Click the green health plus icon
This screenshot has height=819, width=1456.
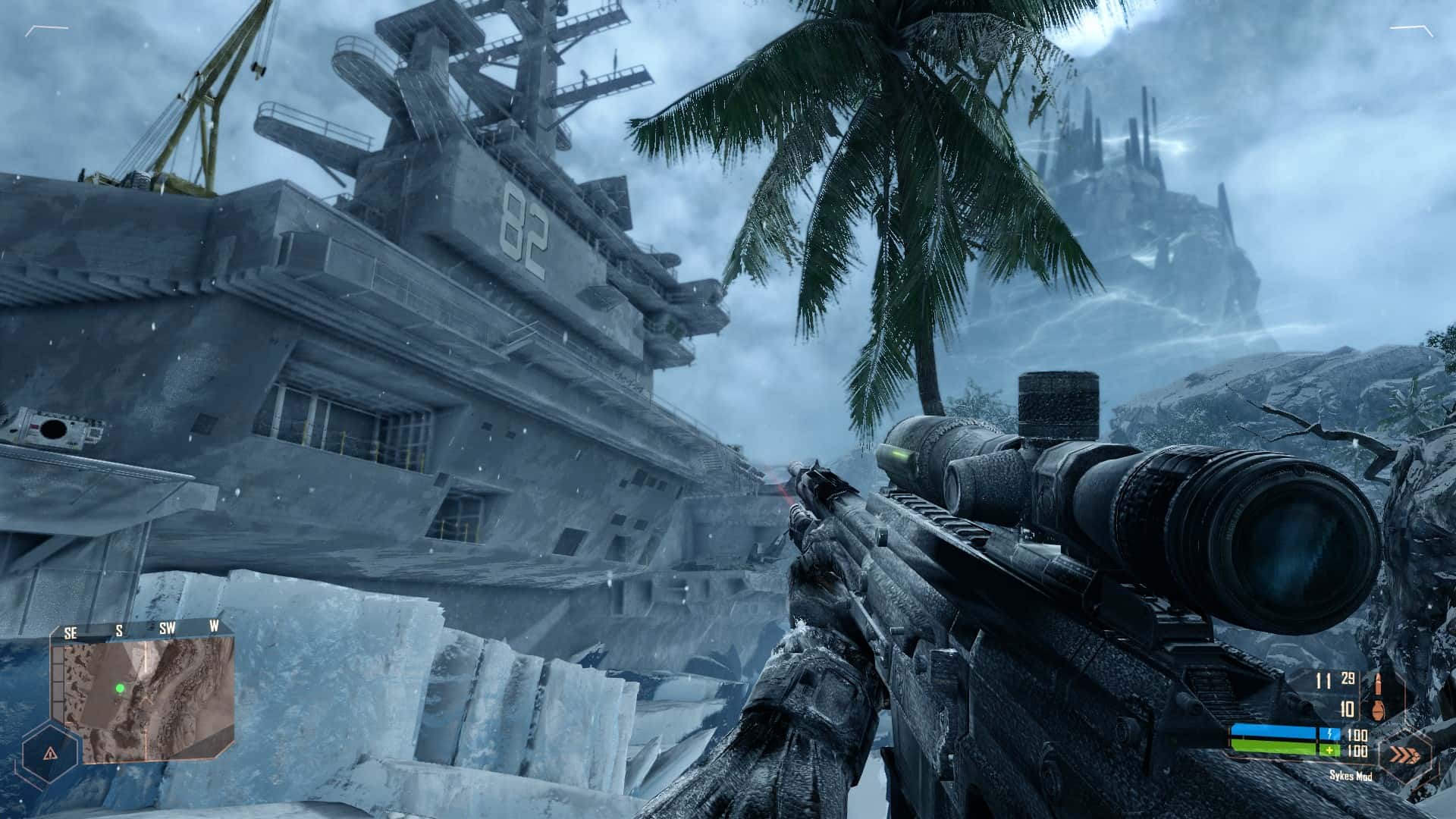1329,751
